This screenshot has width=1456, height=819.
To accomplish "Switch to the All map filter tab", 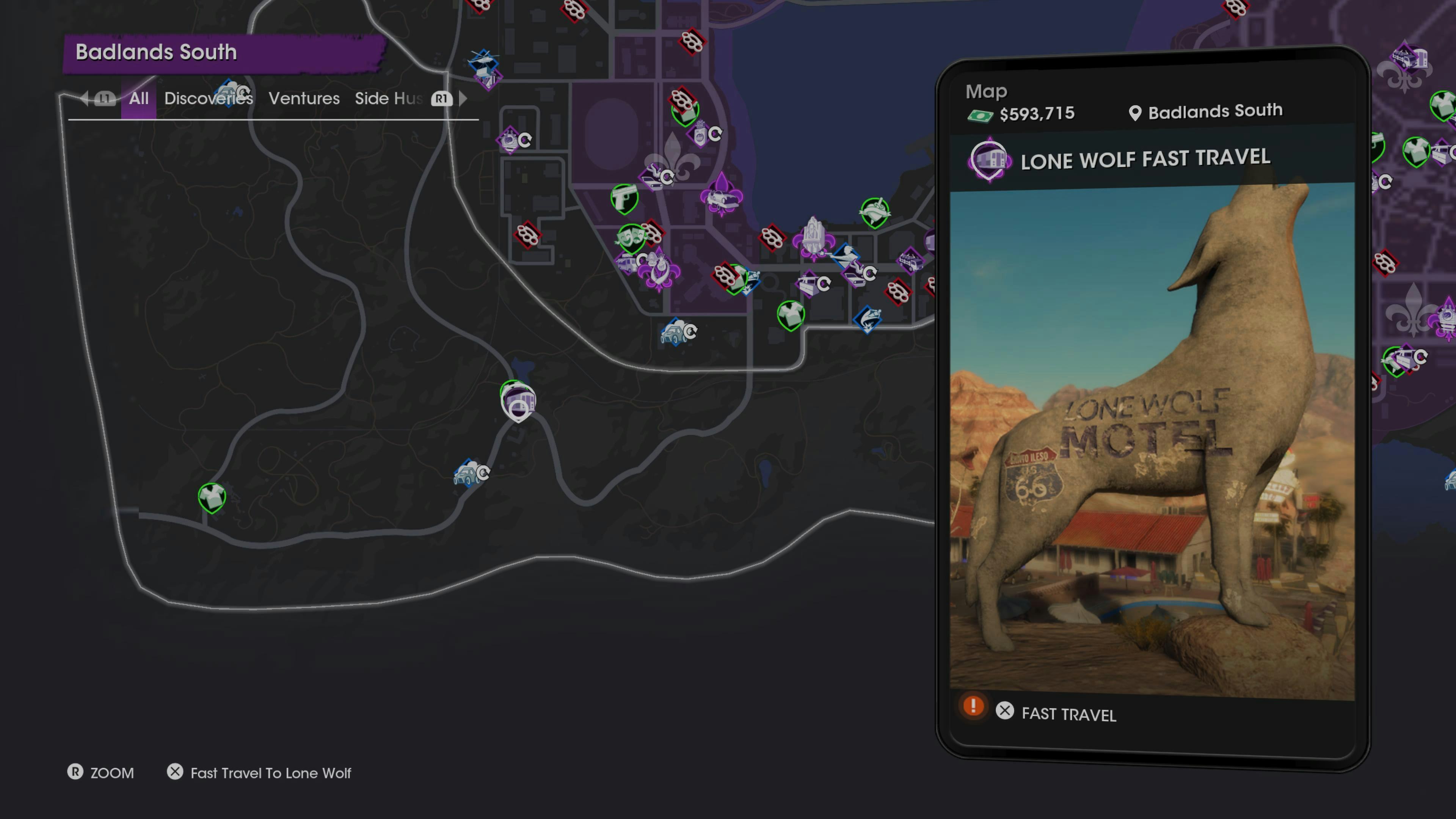I will pyautogui.click(x=138, y=98).
